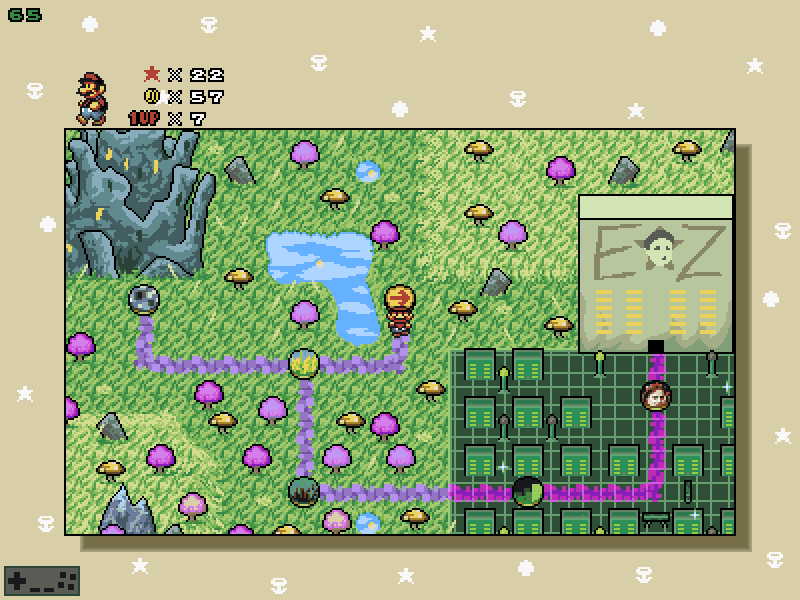Choose the red arrow-sign level node
Screen dimensions: 800x600
tap(400, 298)
